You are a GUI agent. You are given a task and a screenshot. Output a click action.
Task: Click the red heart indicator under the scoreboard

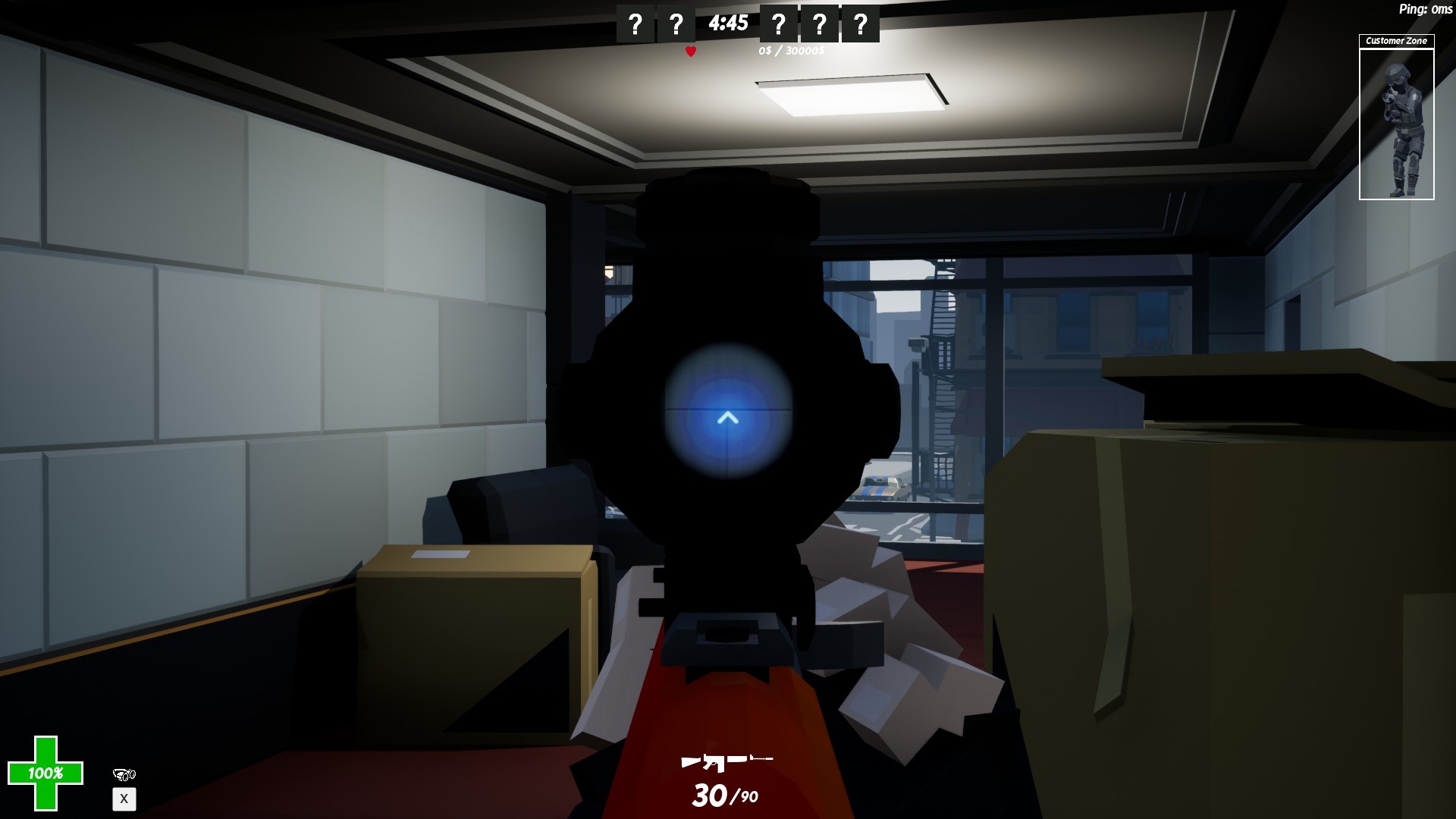tap(690, 51)
